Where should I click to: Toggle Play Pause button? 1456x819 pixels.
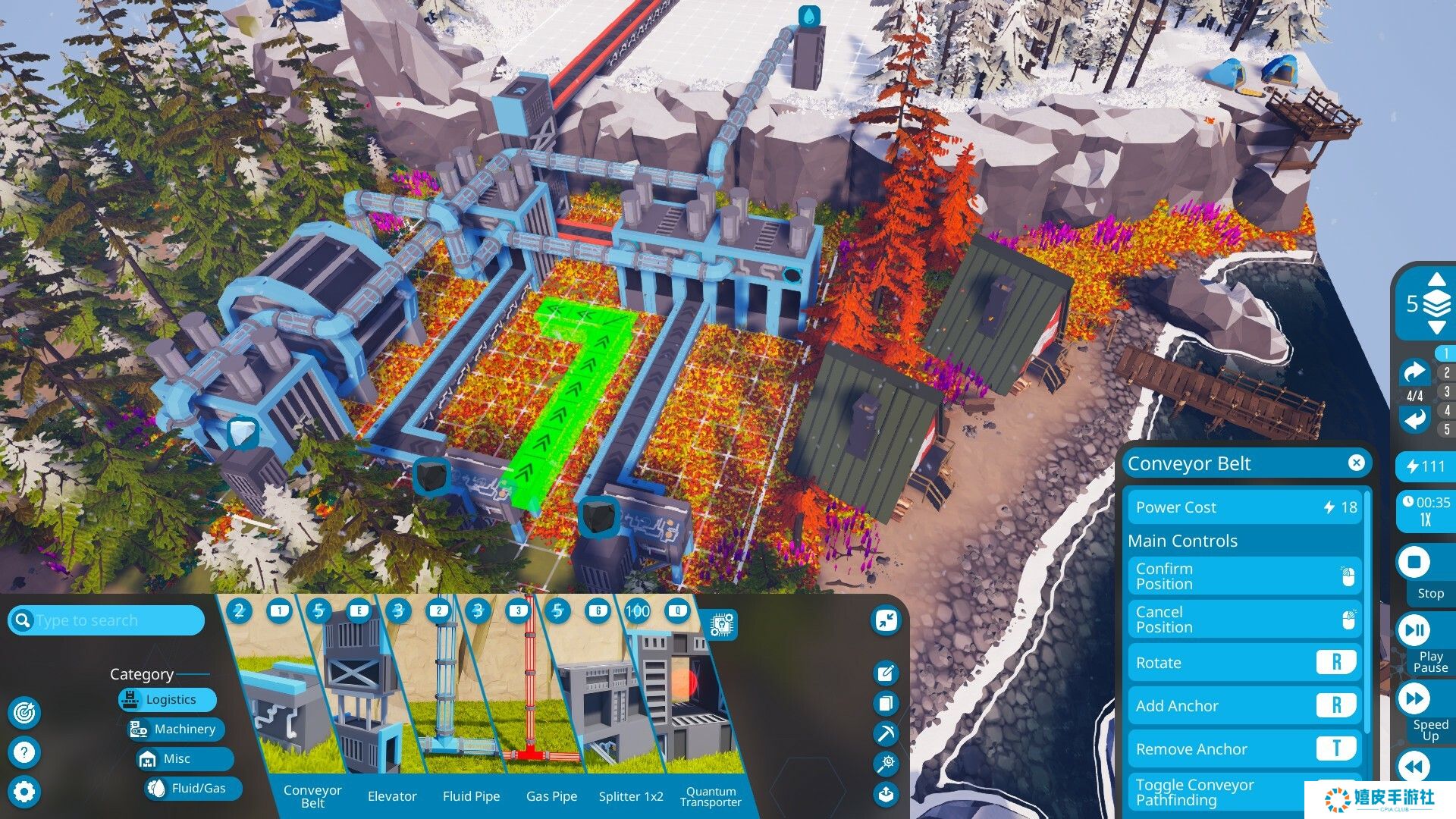coord(1414,631)
